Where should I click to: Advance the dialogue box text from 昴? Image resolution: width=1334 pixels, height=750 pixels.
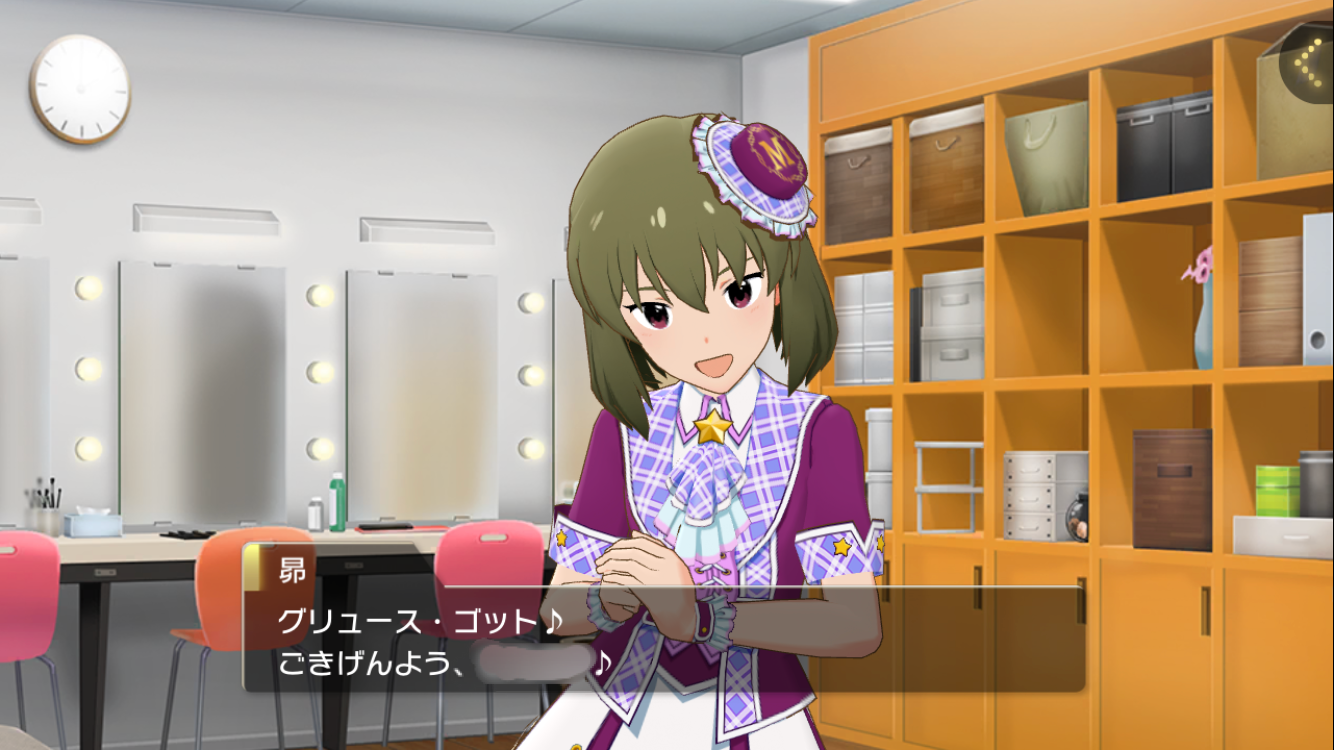click(x=663, y=638)
